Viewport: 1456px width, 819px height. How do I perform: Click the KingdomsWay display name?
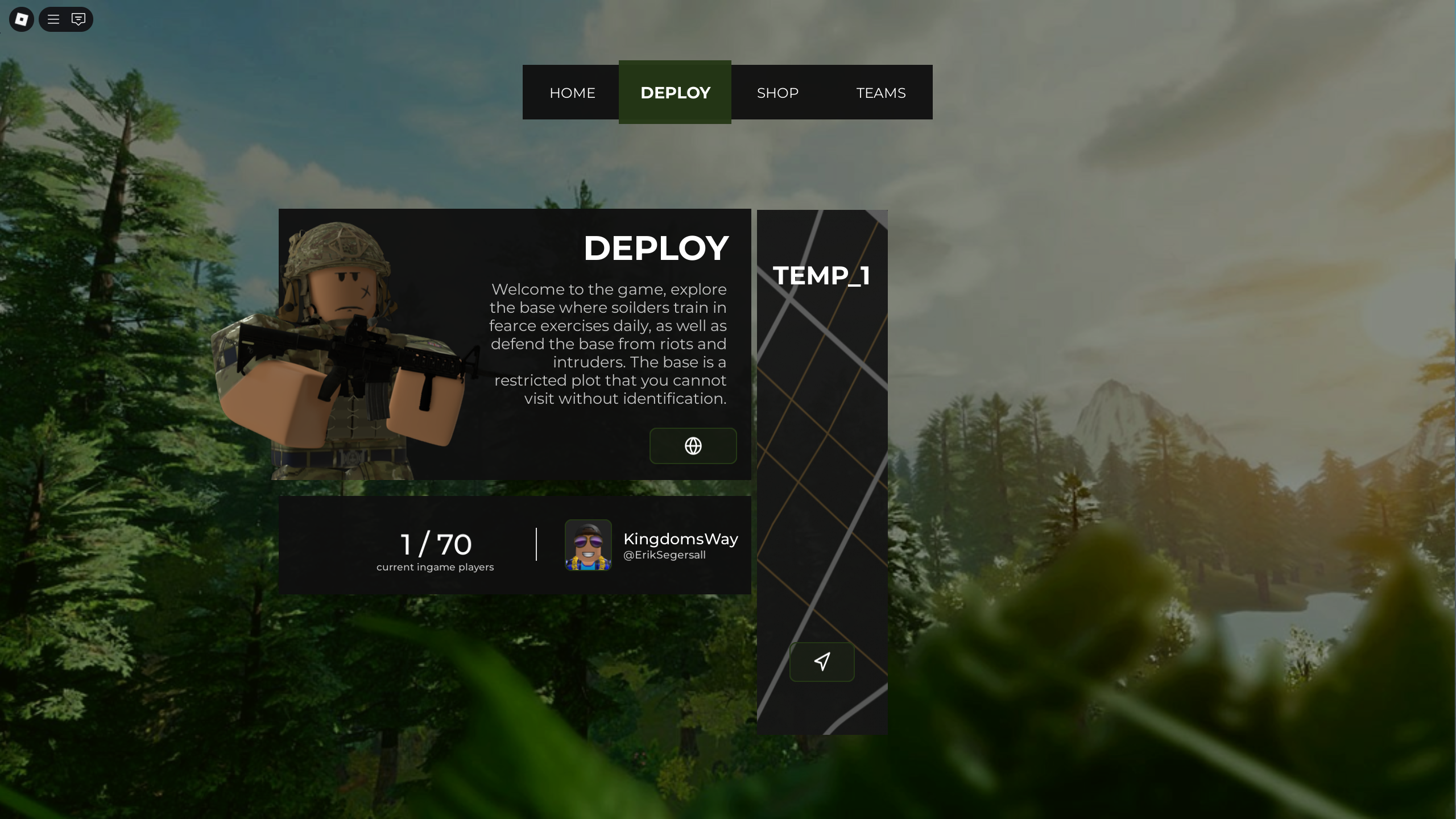(680, 539)
